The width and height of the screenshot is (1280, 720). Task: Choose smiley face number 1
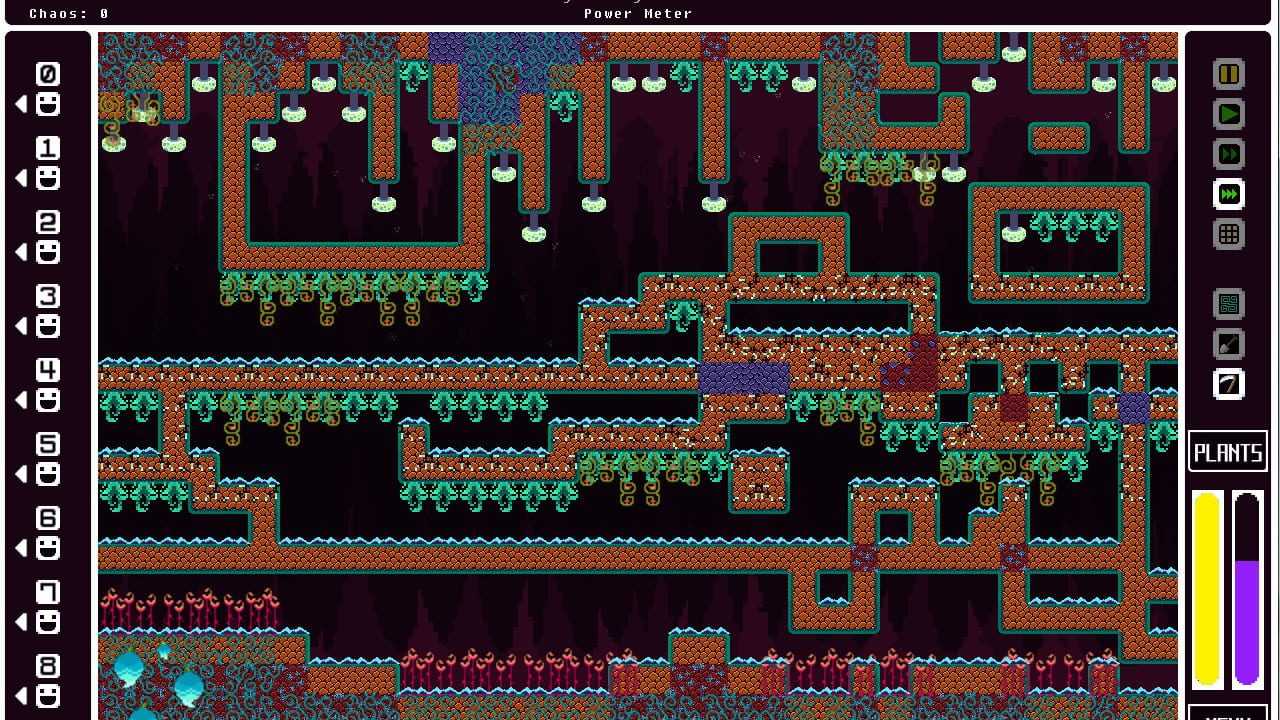(47, 178)
